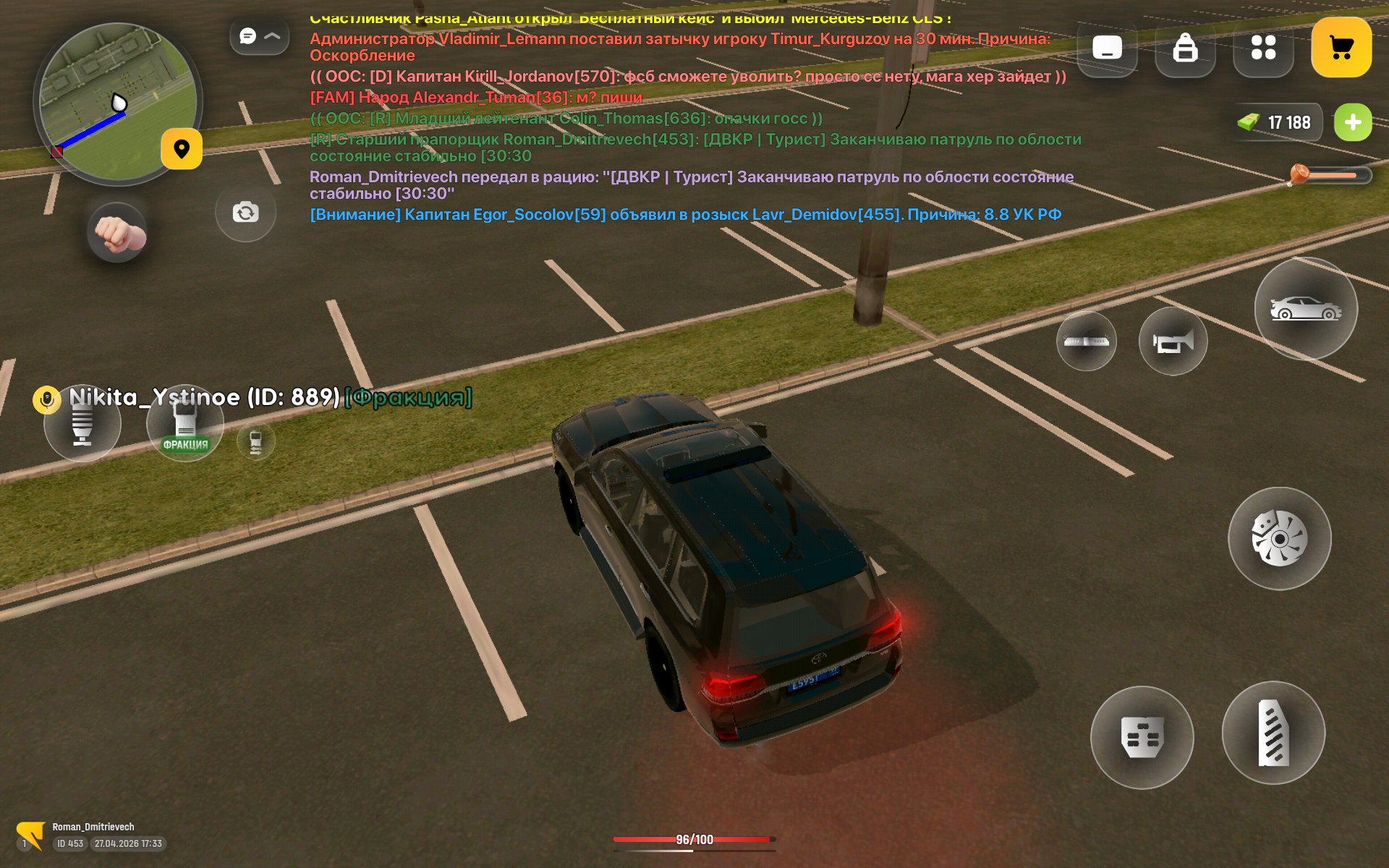
Task: Apply the handbrake disc button
Action: tap(1279, 539)
